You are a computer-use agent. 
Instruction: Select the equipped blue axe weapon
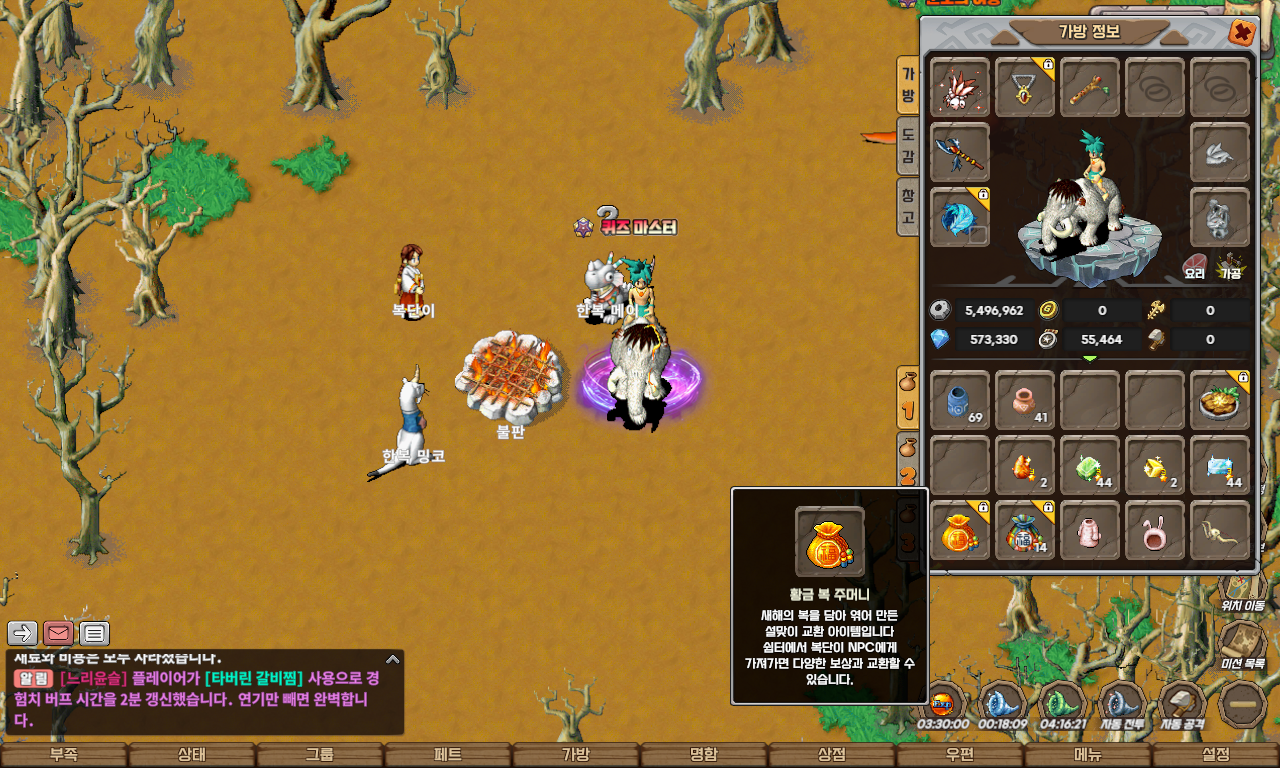coord(960,152)
